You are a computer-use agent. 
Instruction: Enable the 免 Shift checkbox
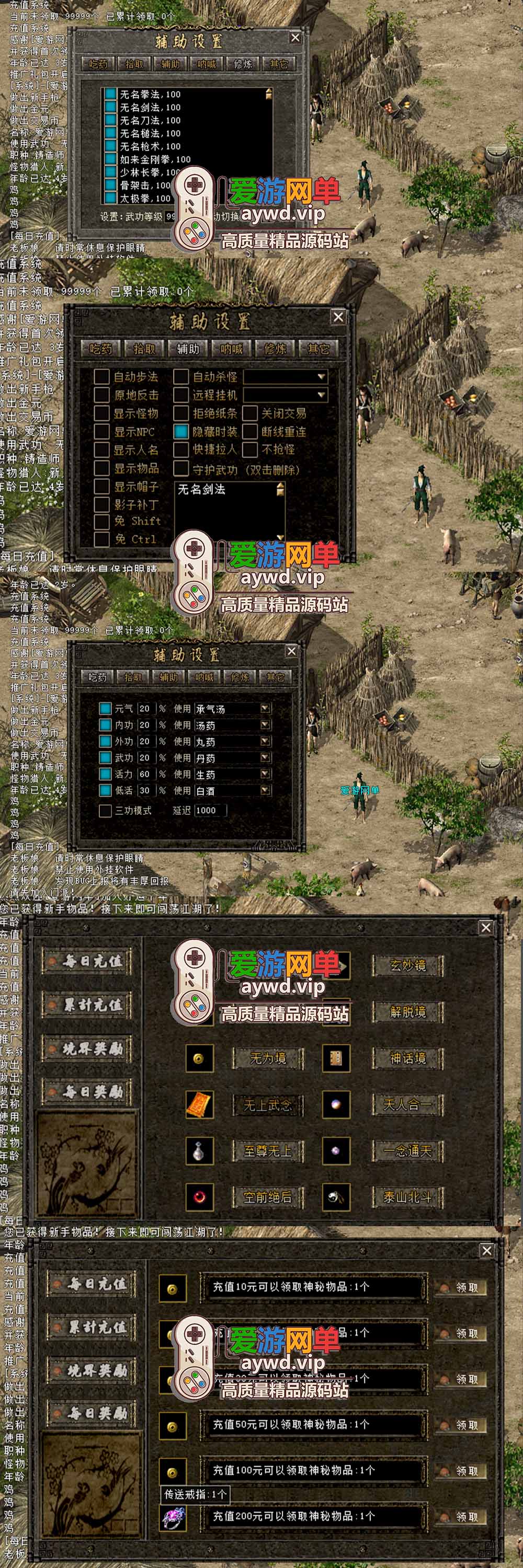(101, 521)
